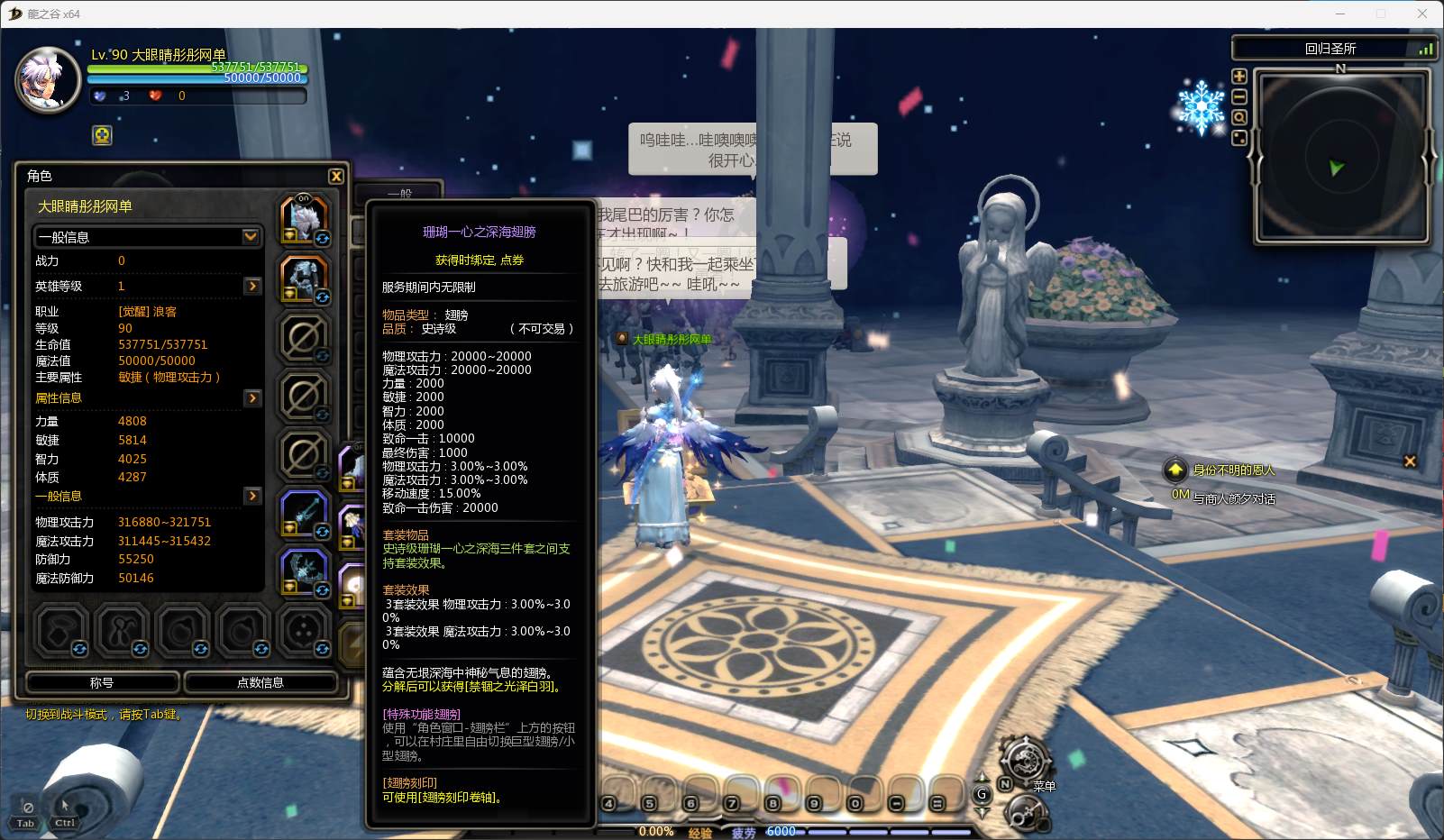Click the minimap magnifier button
Viewport: 1444px width, 840px height.
click(1239, 118)
